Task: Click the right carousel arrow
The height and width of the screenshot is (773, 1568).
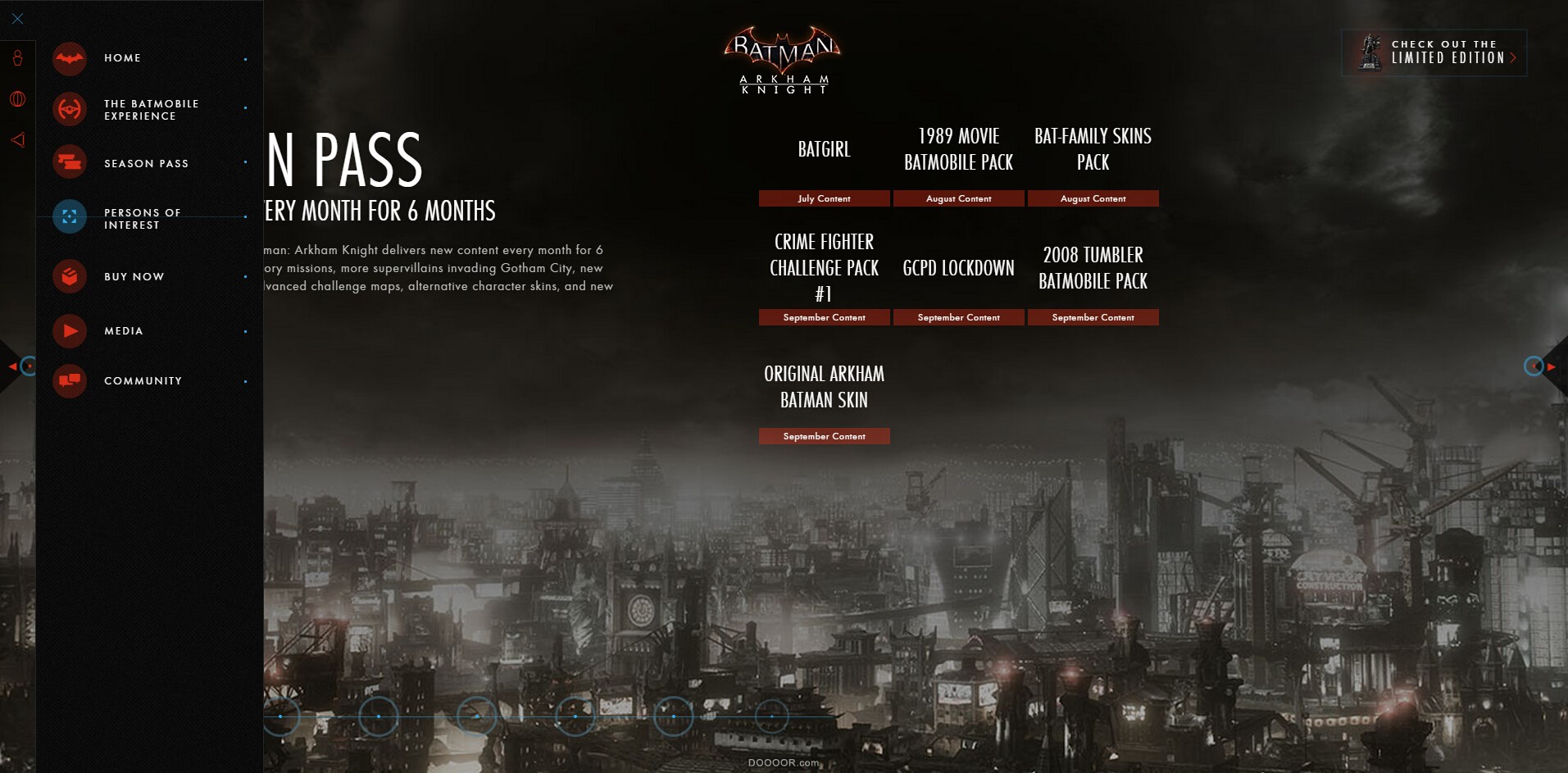Action: [1553, 366]
